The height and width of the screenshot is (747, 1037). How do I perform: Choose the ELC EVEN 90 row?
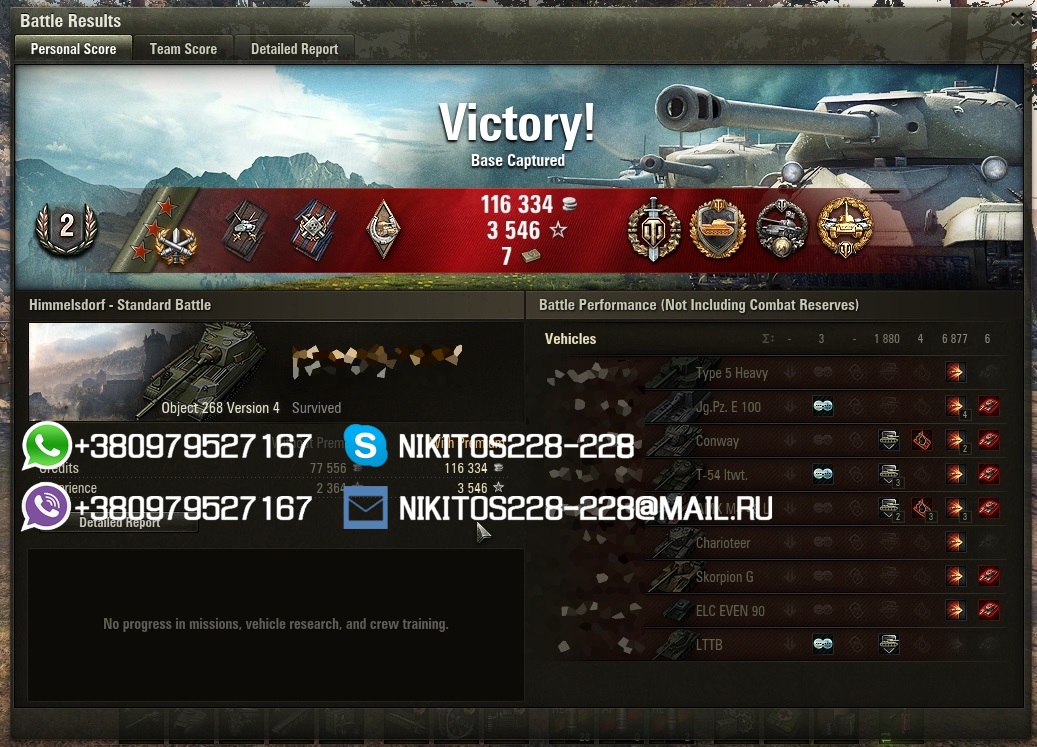730,611
